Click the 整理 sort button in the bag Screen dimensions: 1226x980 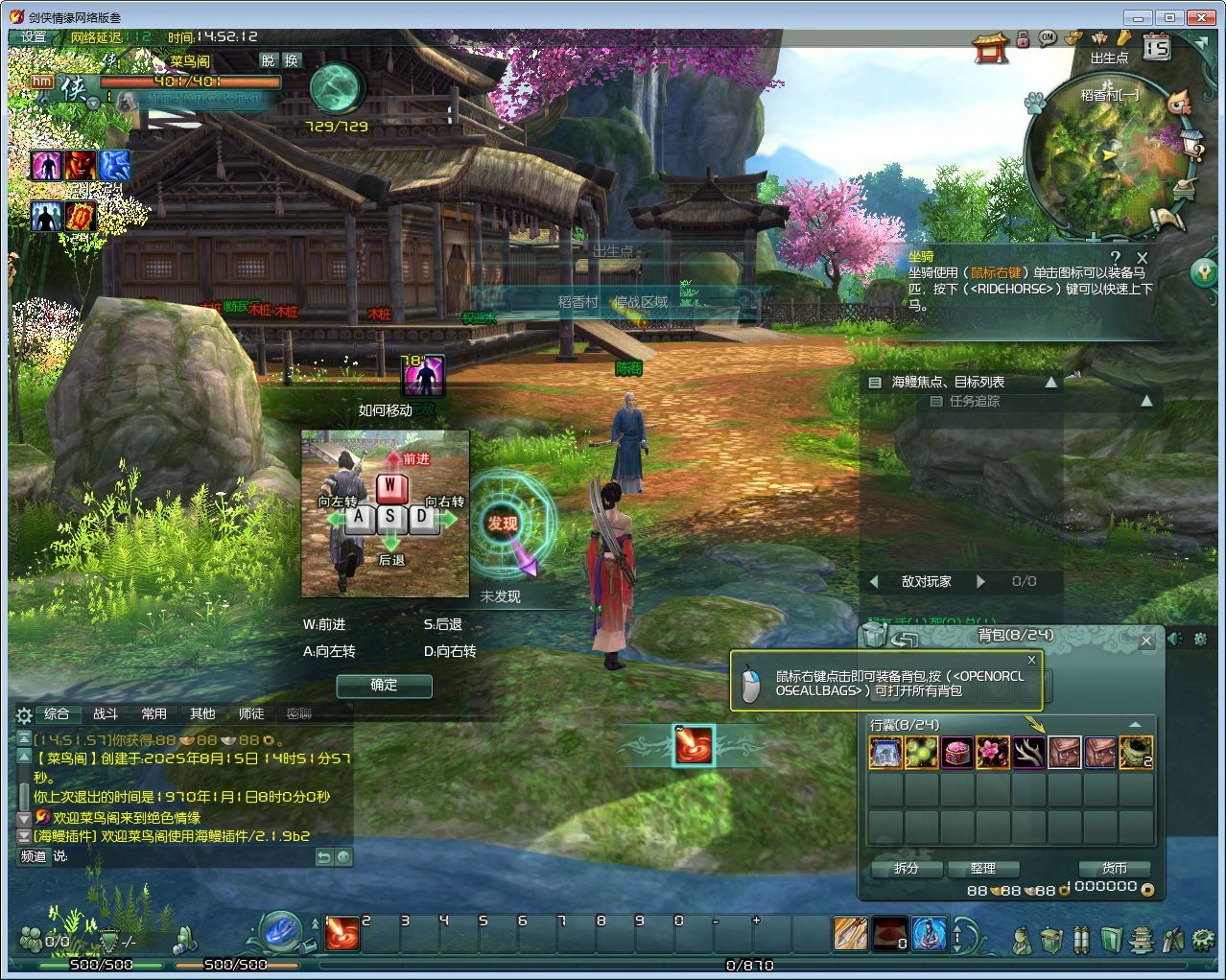point(982,868)
